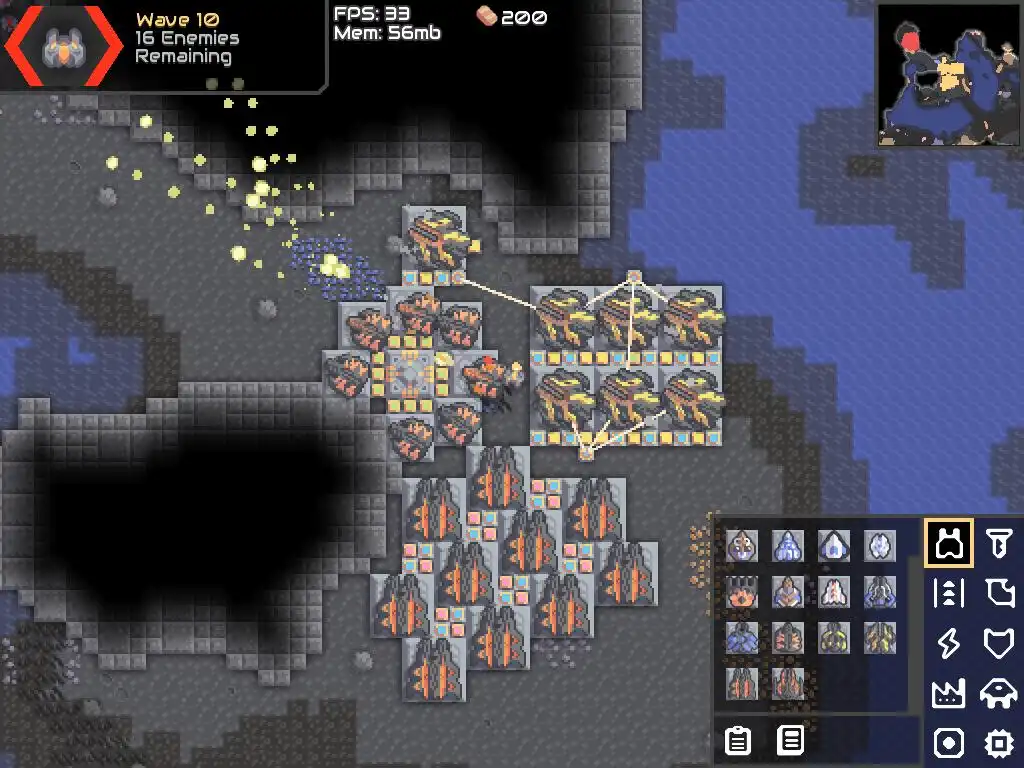Choose the yellow-striped turret block
1024x768 pixels.
click(834, 637)
